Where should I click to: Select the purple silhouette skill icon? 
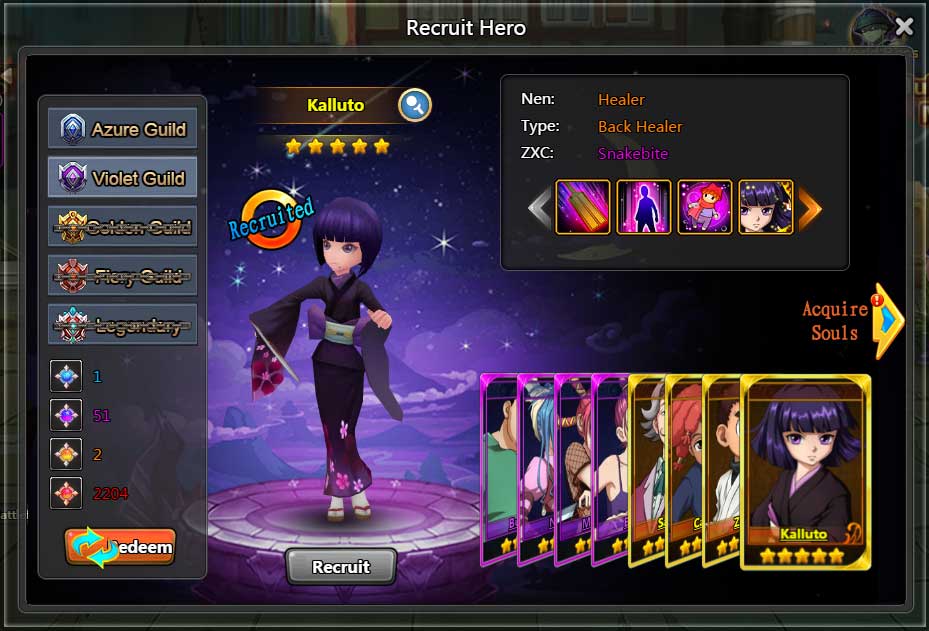(643, 207)
